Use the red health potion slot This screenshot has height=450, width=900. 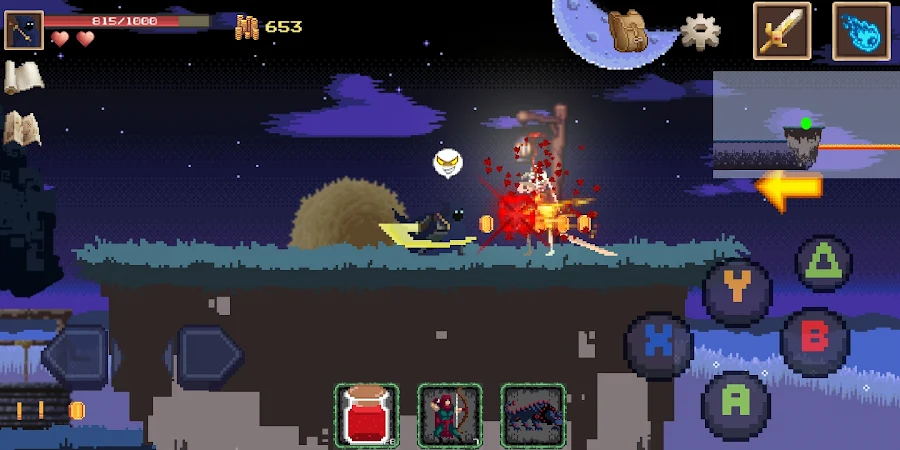366,414
